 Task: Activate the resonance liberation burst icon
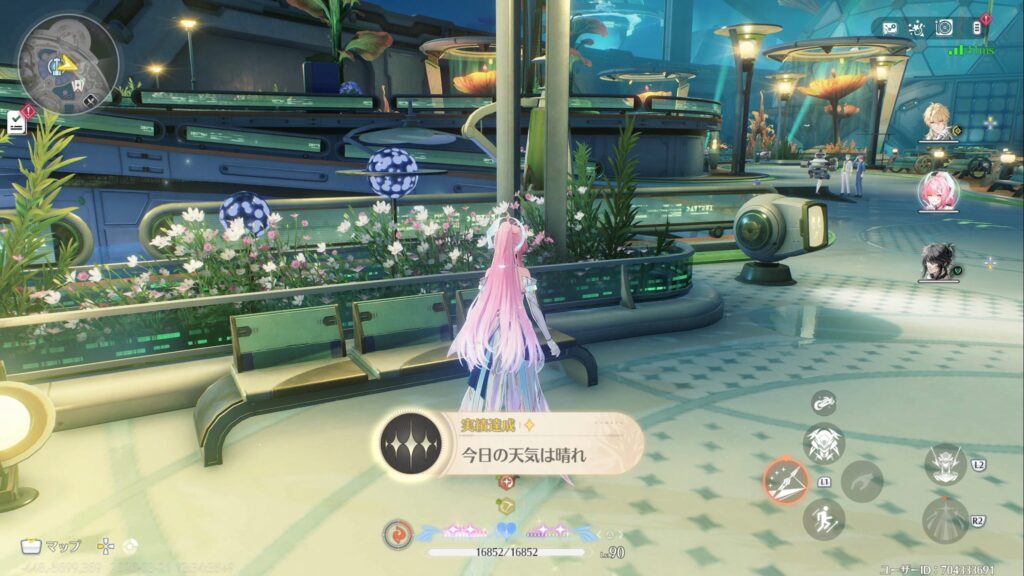(944, 520)
